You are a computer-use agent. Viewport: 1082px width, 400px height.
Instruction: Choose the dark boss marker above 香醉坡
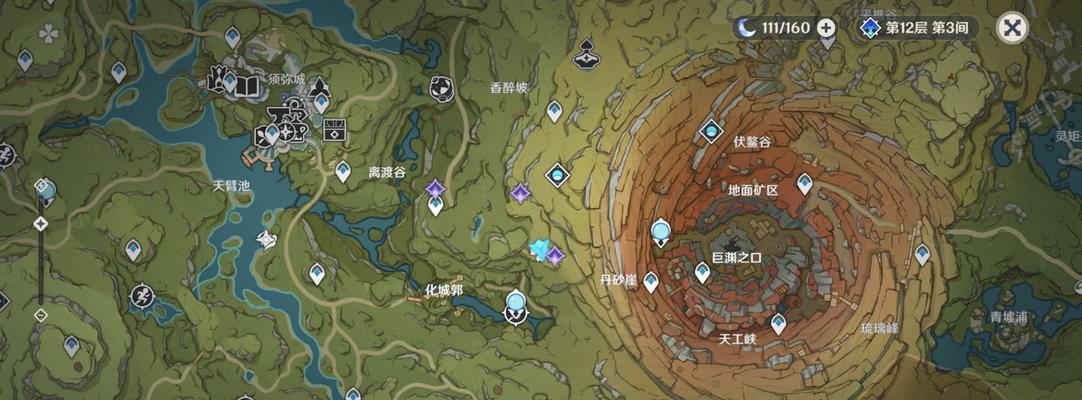(x=585, y=54)
